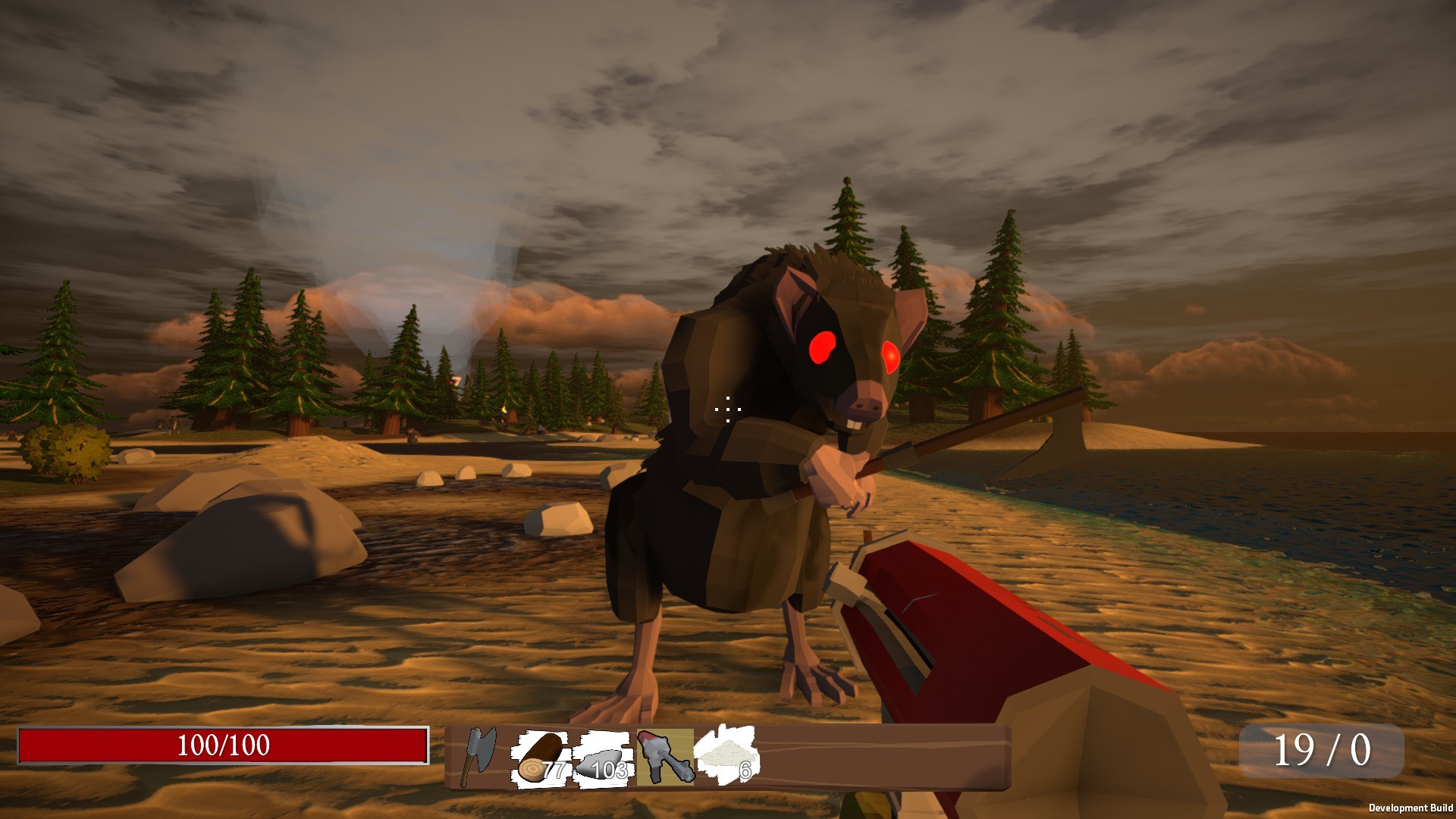Click the crosshair at screen center

click(x=726, y=409)
